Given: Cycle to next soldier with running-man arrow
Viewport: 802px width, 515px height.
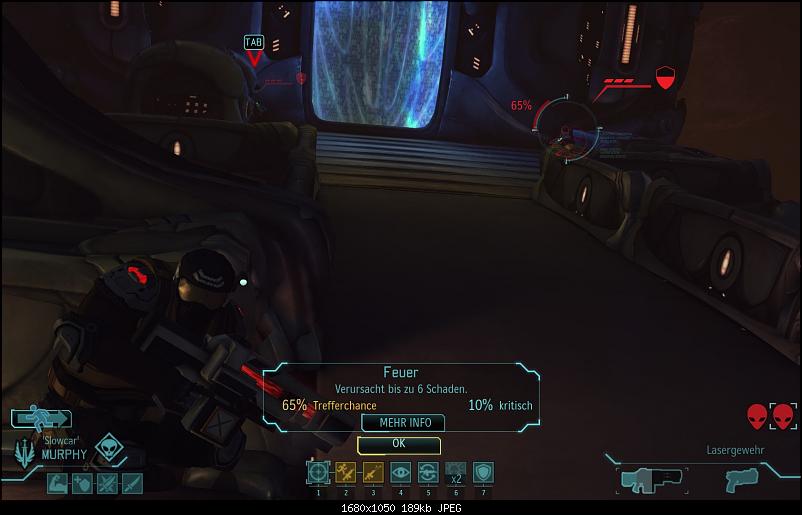Looking at the screenshot, I should [40, 418].
